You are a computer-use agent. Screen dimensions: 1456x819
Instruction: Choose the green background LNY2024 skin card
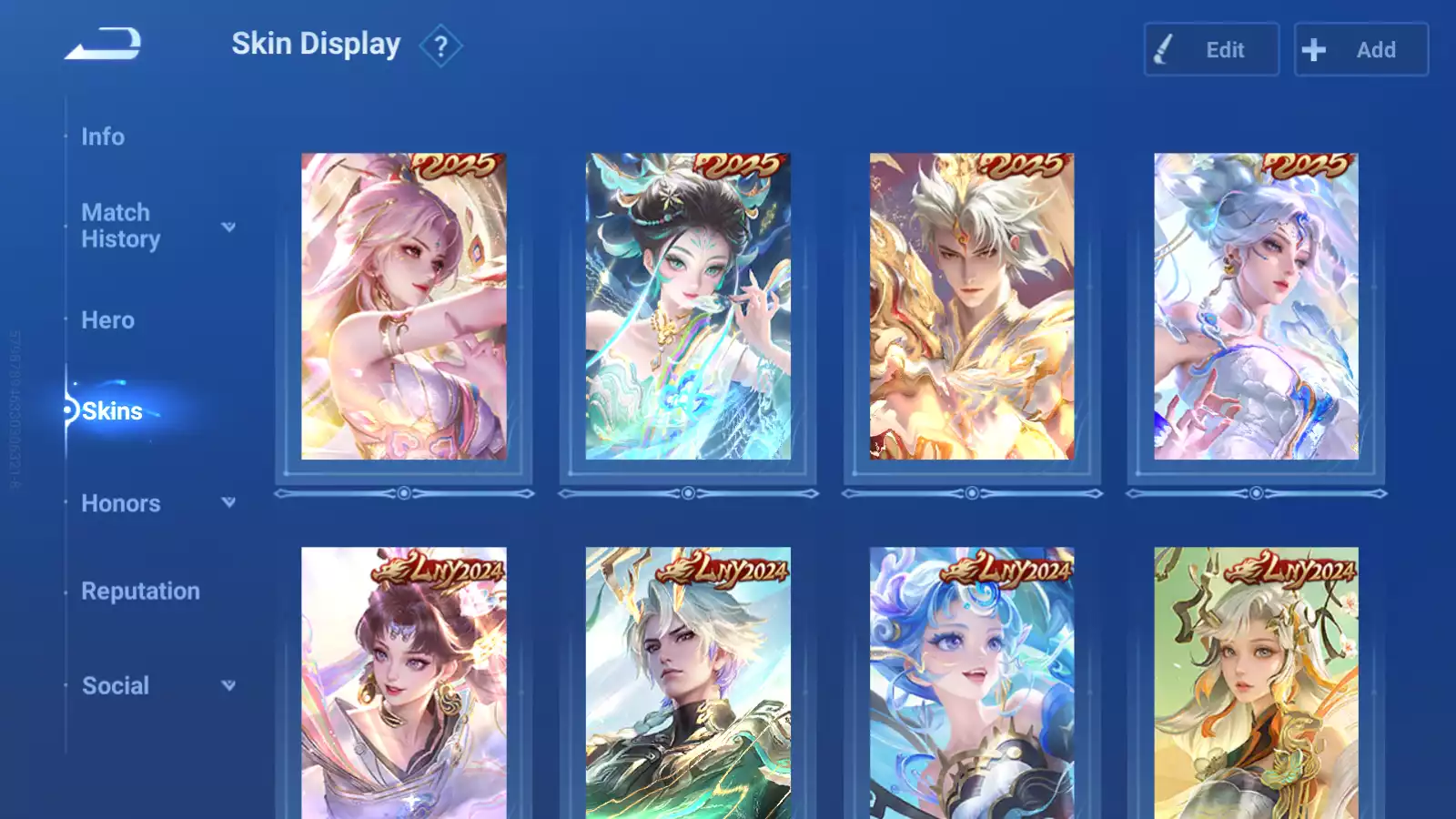tap(1256, 682)
